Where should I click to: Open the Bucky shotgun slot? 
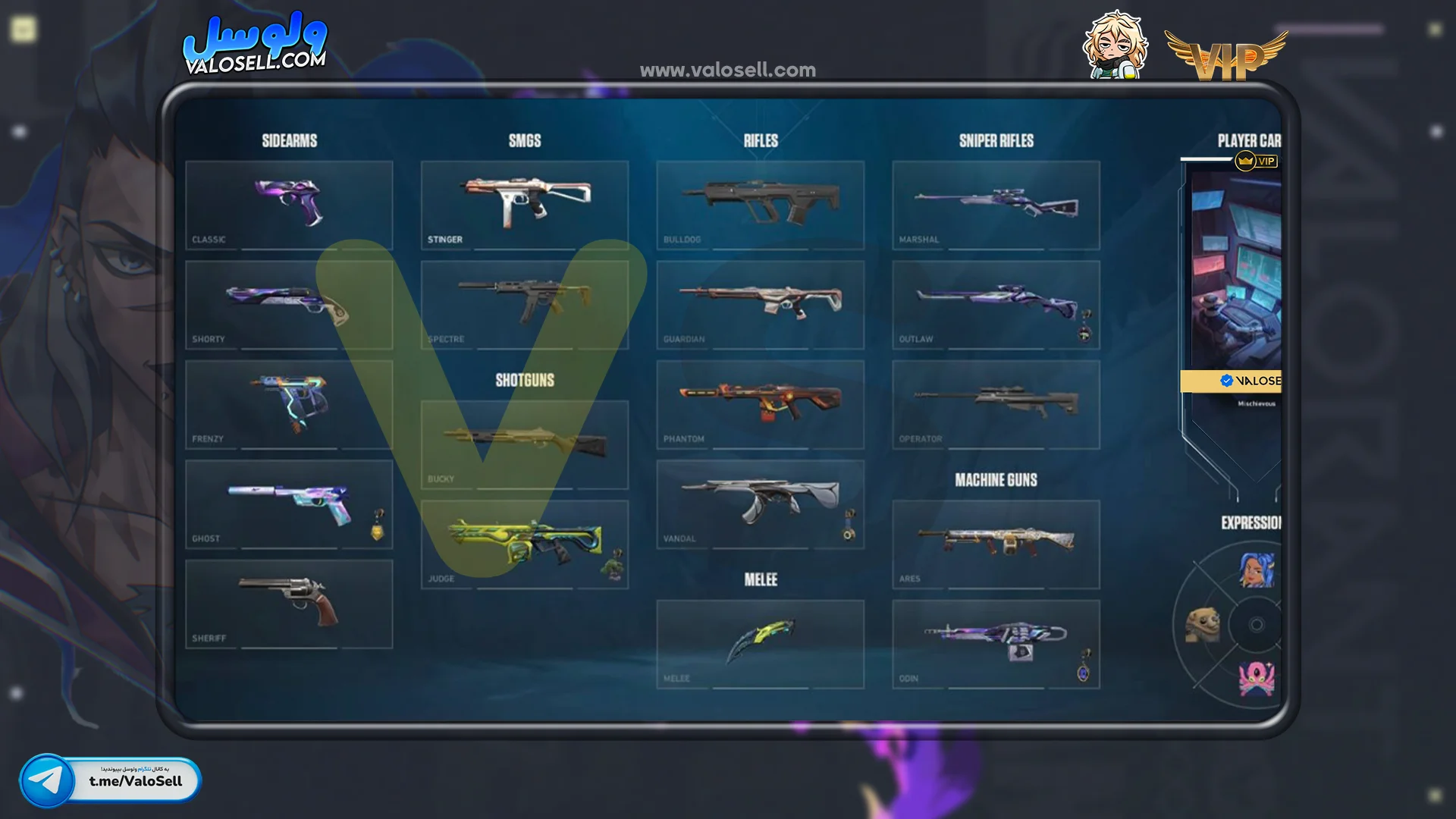(525, 444)
